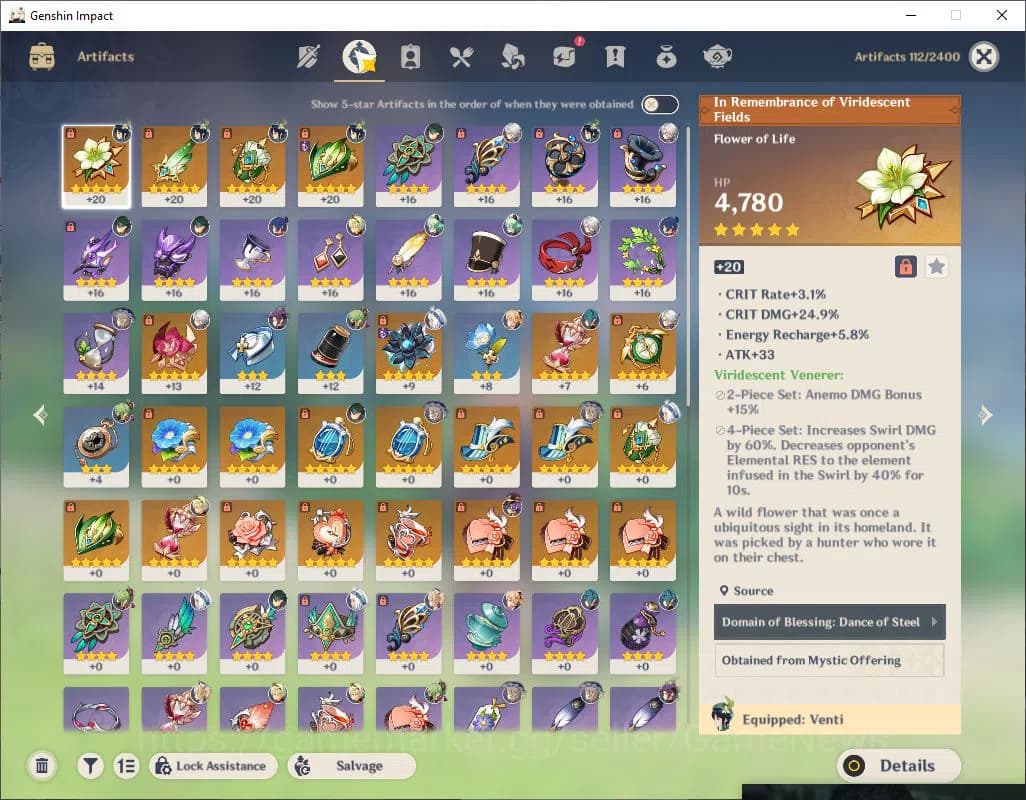The width and height of the screenshot is (1026, 800).
Task: Toggle 5-star artifacts obtained-order sorting
Action: tap(659, 104)
